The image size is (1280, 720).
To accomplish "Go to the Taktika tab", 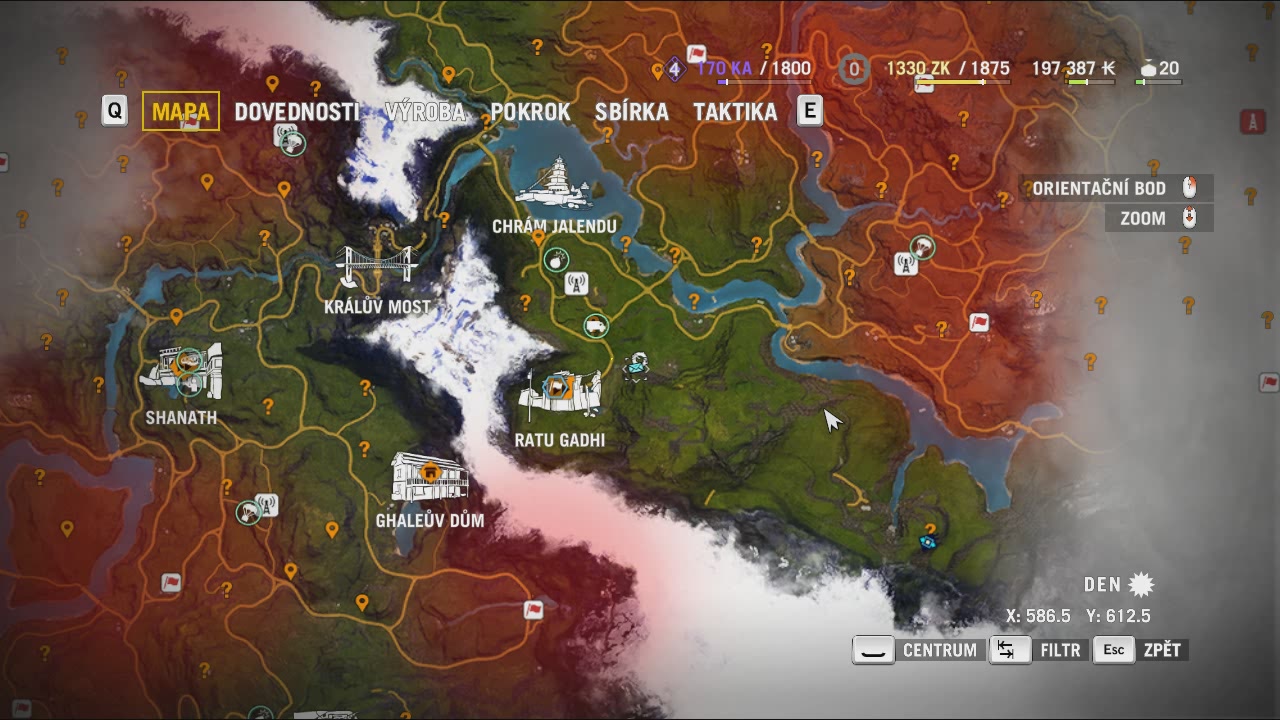I will click(x=735, y=112).
